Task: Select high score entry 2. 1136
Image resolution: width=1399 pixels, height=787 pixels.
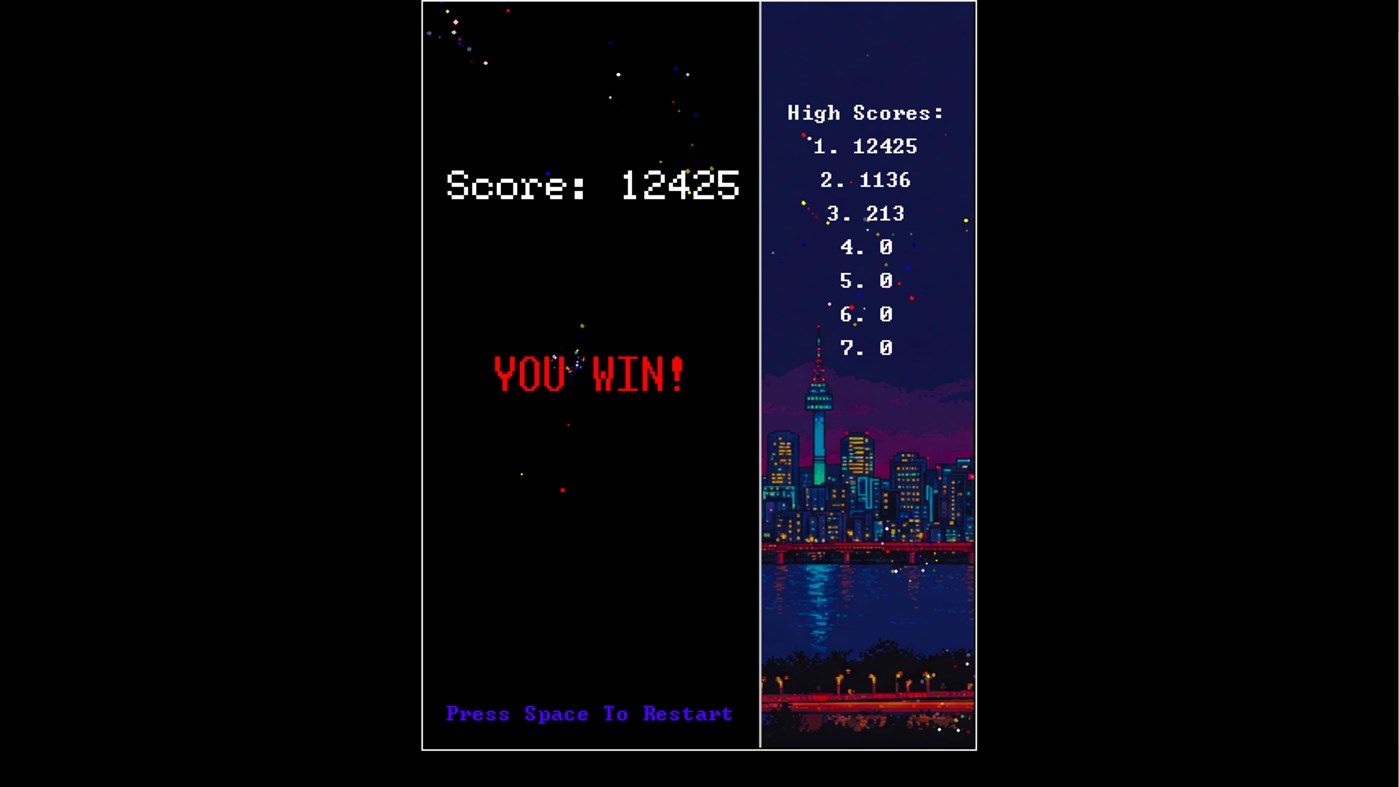Action: [866, 180]
